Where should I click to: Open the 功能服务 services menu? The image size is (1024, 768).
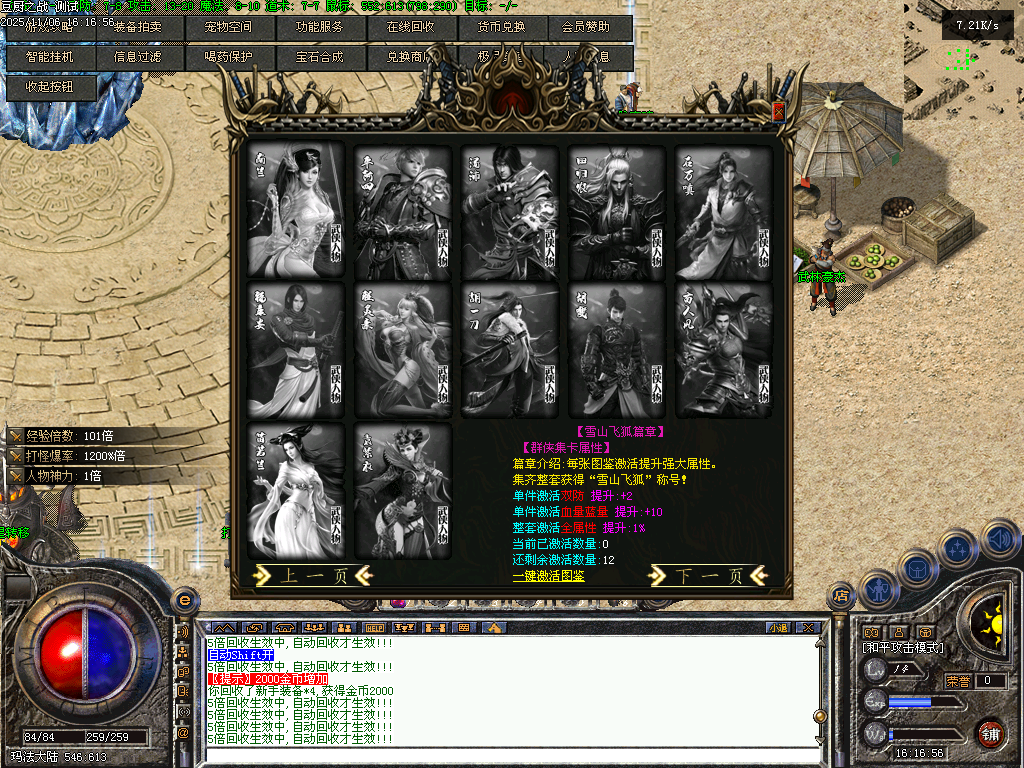(320, 27)
